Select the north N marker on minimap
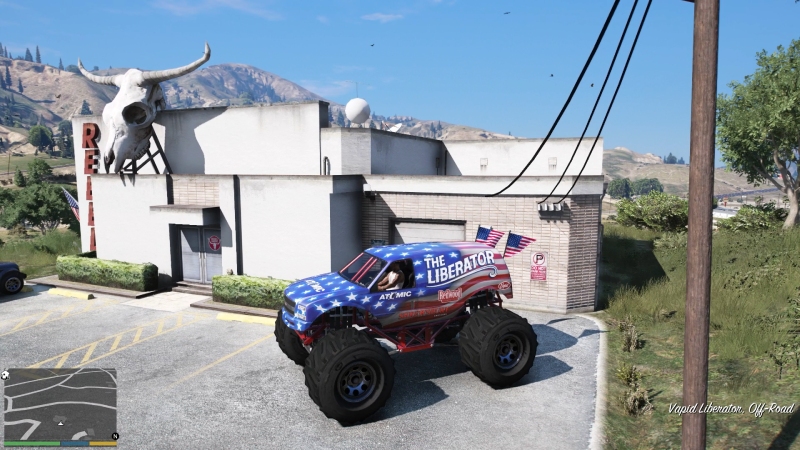 coord(115,436)
